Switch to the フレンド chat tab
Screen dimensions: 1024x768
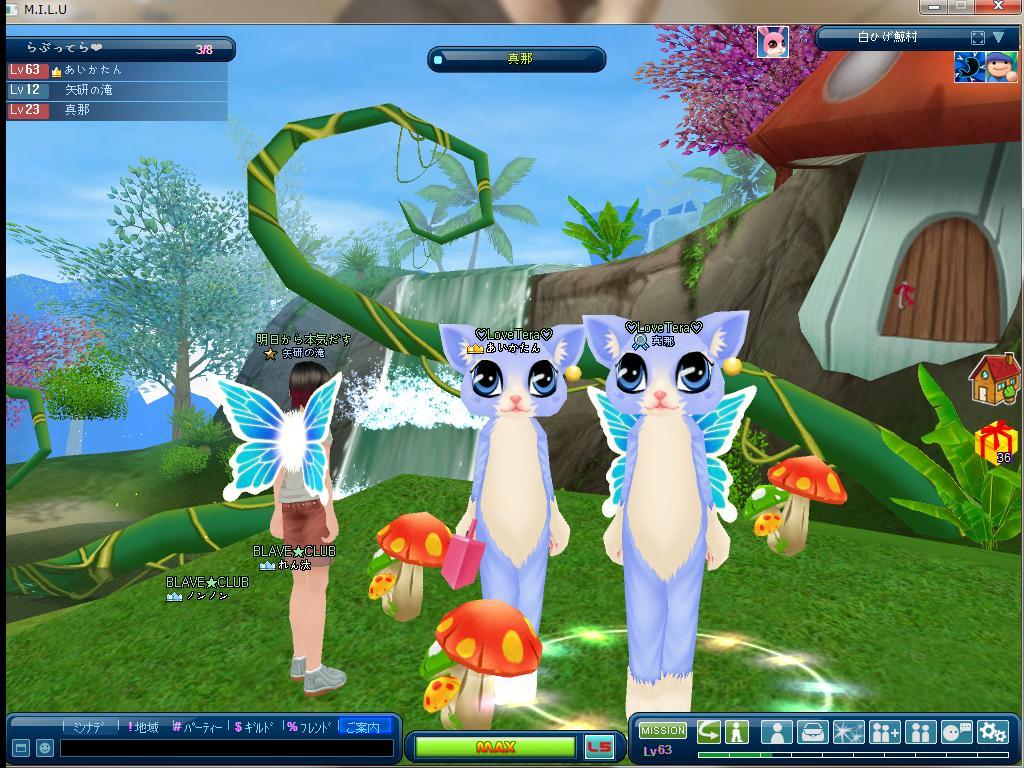[x=309, y=727]
